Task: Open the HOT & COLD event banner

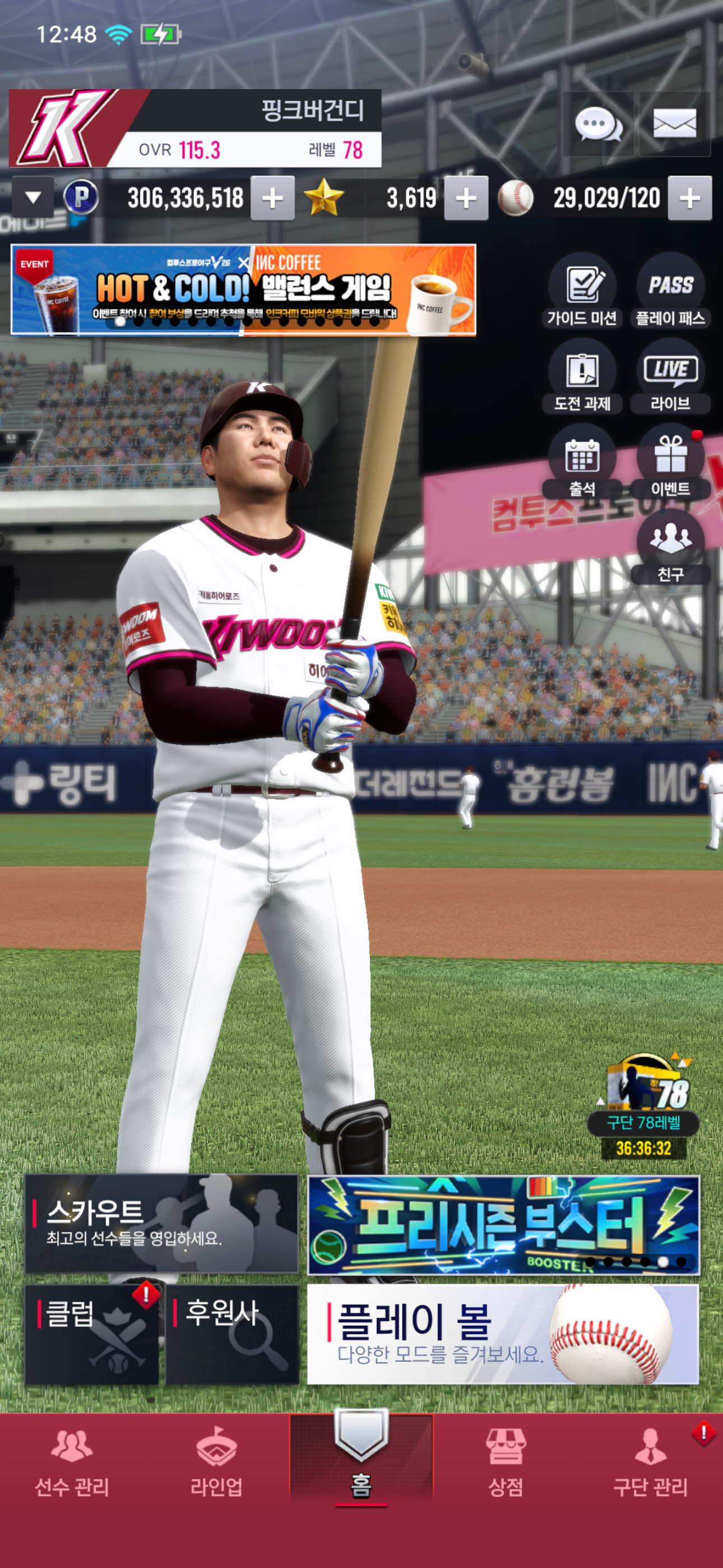Action: (x=243, y=290)
